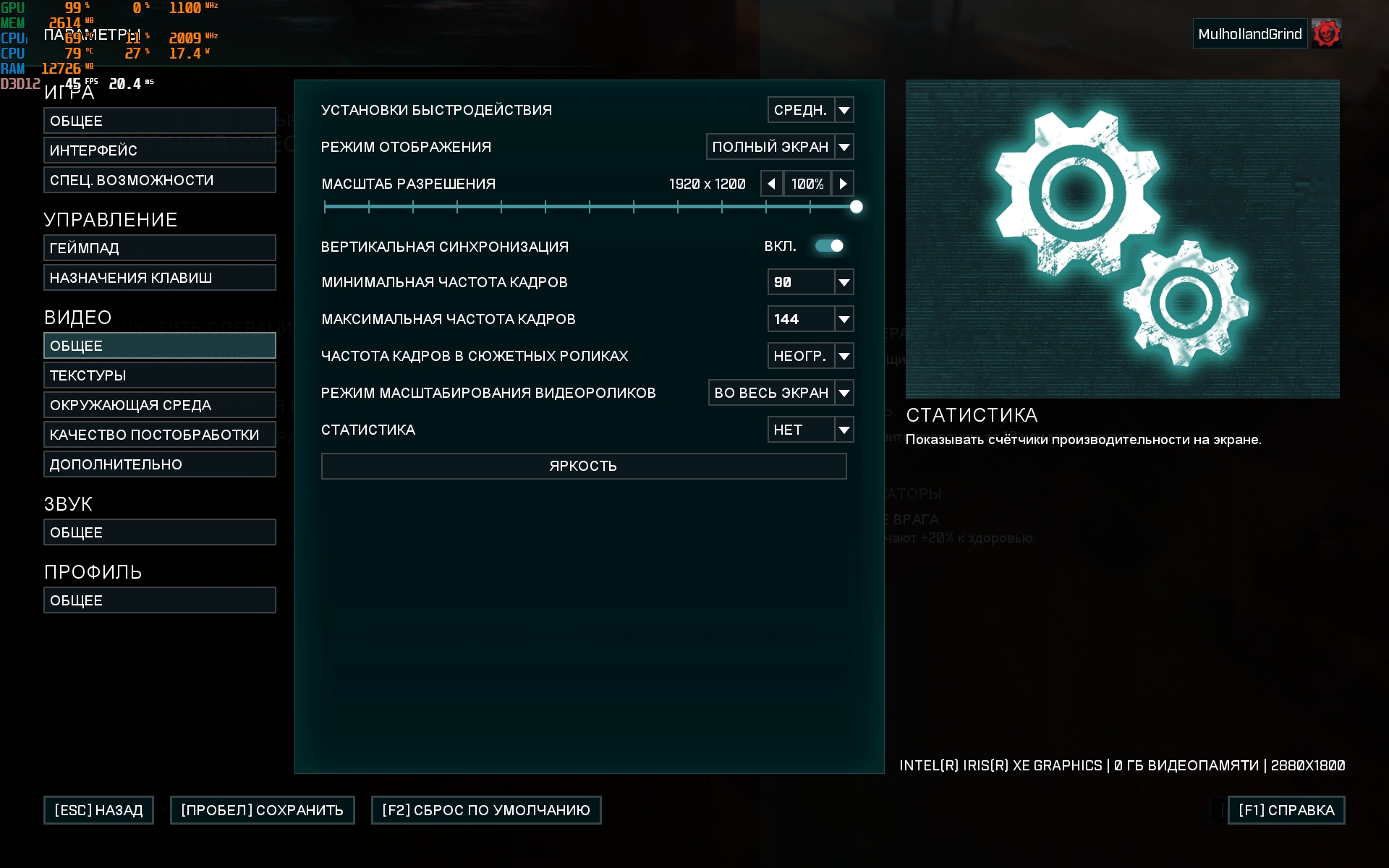Select Качество постобработки section
This screenshot has height=868, width=1389.
click(159, 435)
